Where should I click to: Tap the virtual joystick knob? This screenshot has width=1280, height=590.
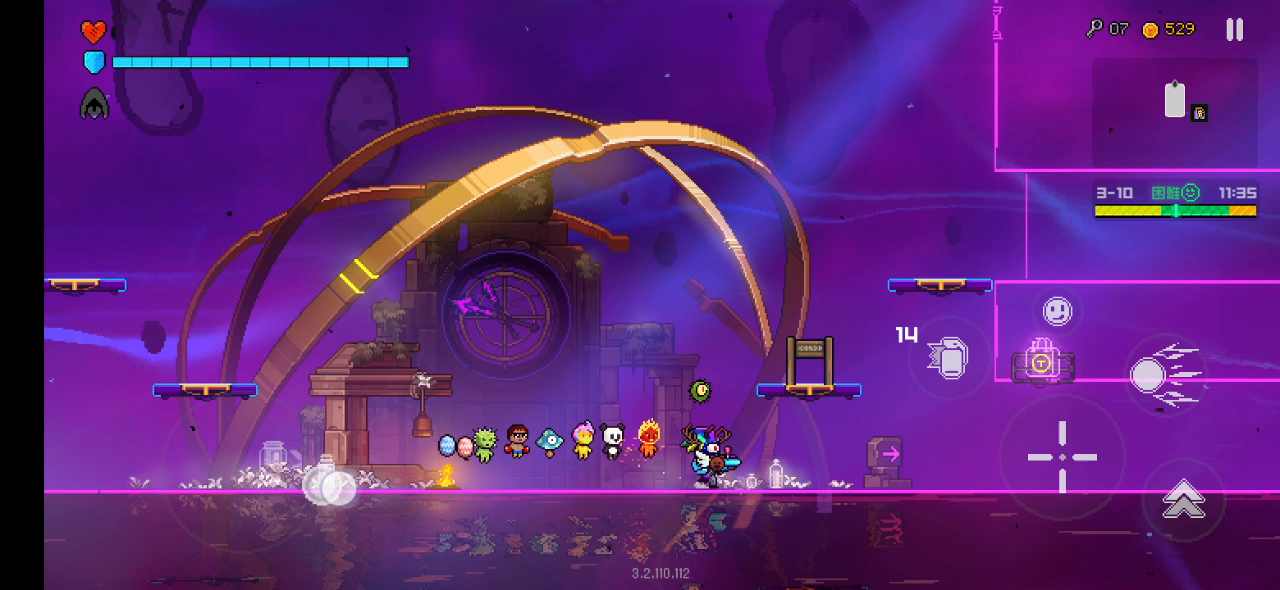click(x=331, y=486)
